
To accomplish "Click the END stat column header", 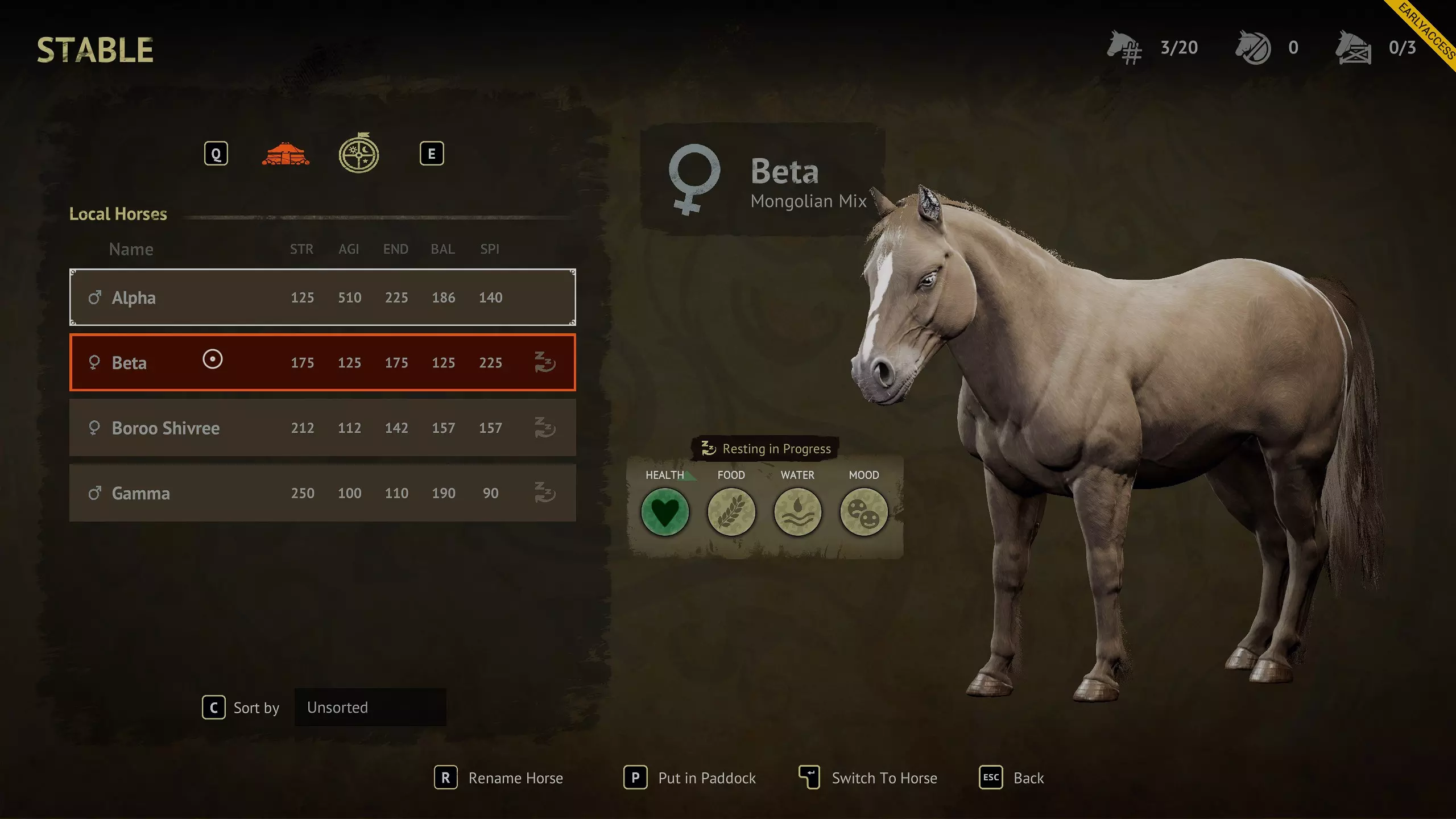I will (395, 249).
